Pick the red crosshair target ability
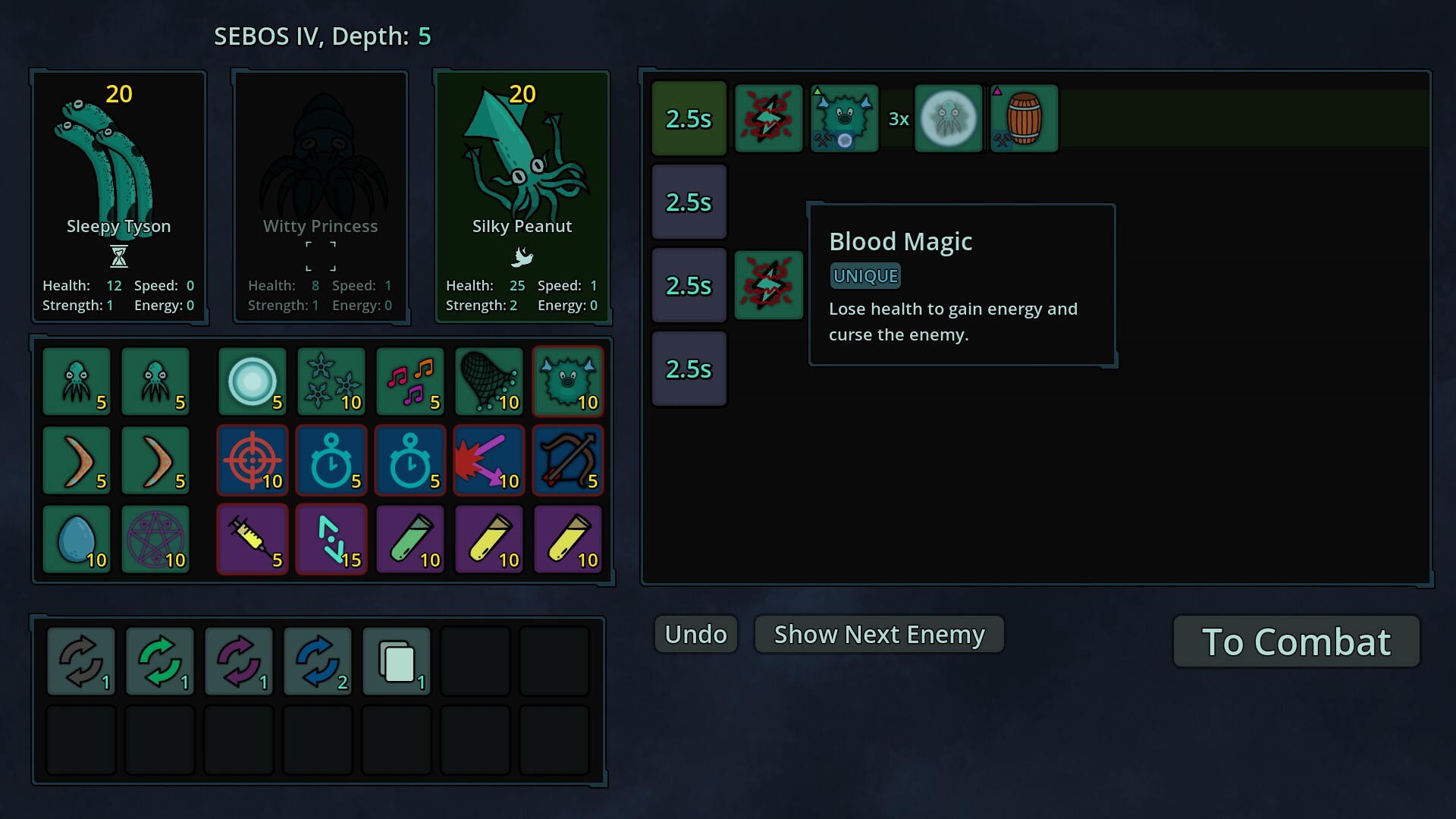This screenshot has height=819, width=1456. [x=253, y=460]
